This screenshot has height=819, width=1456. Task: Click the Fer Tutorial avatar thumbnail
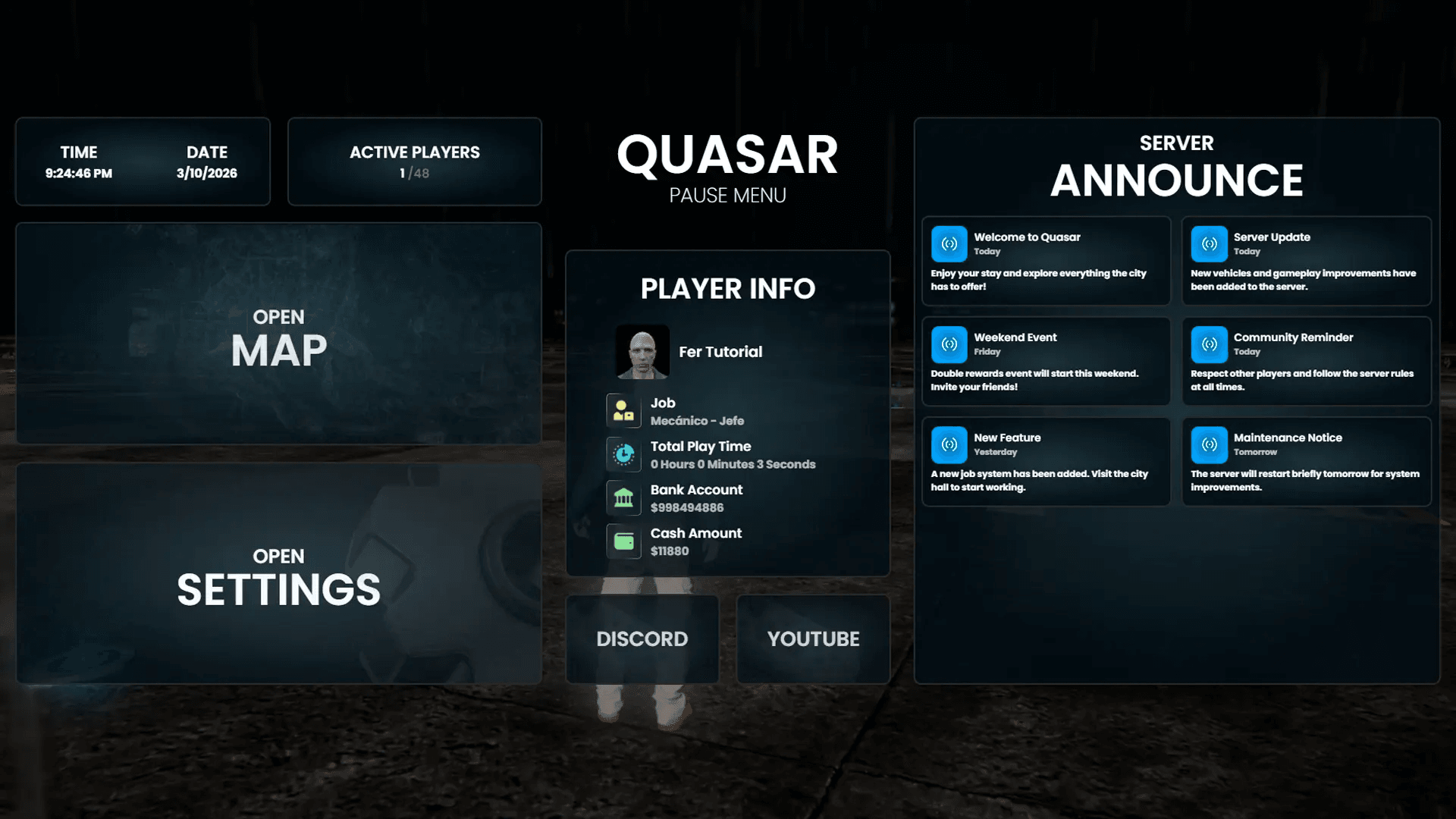pos(642,351)
